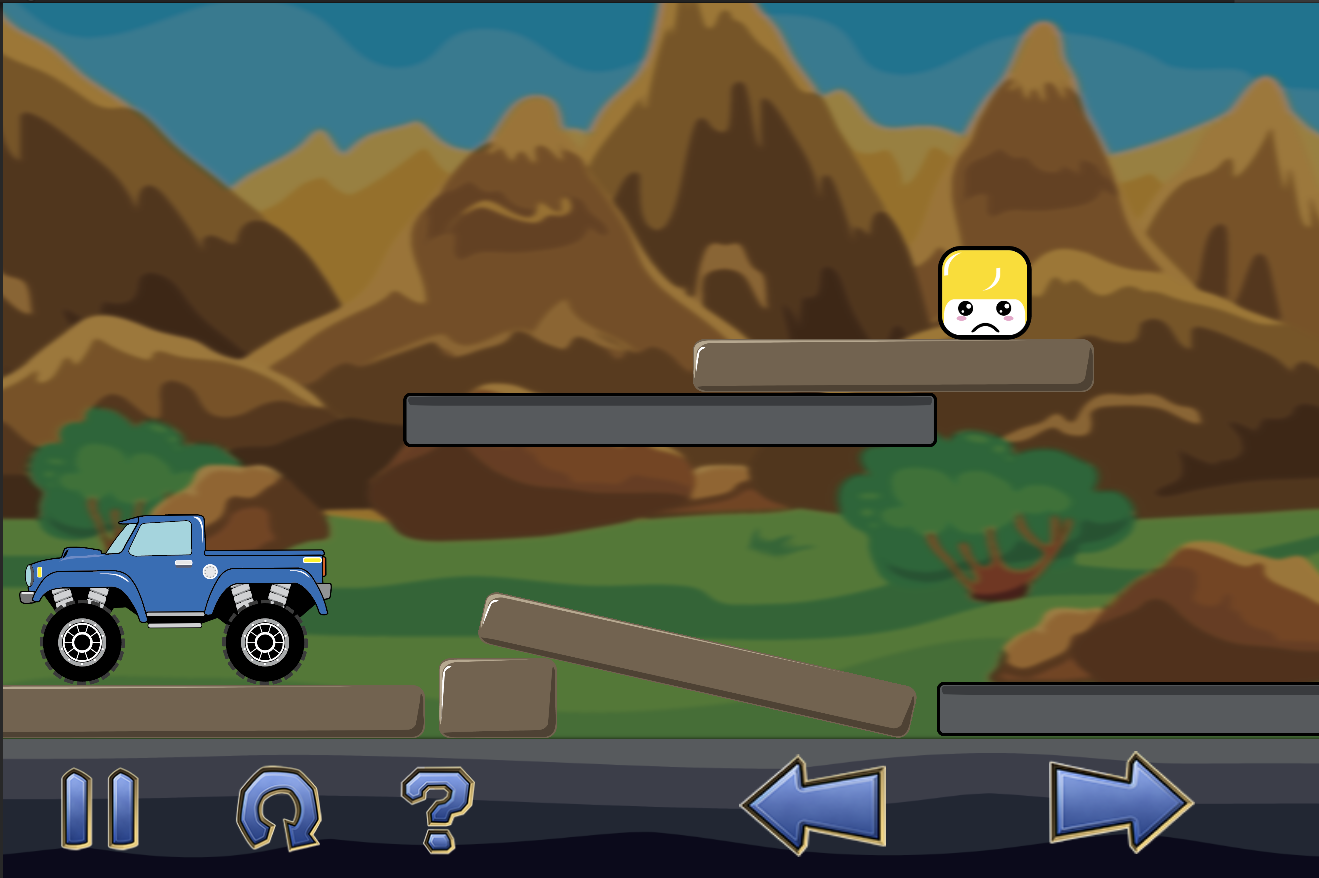Click the gray removable plank under the character
The image size is (1319, 878).
point(668,418)
